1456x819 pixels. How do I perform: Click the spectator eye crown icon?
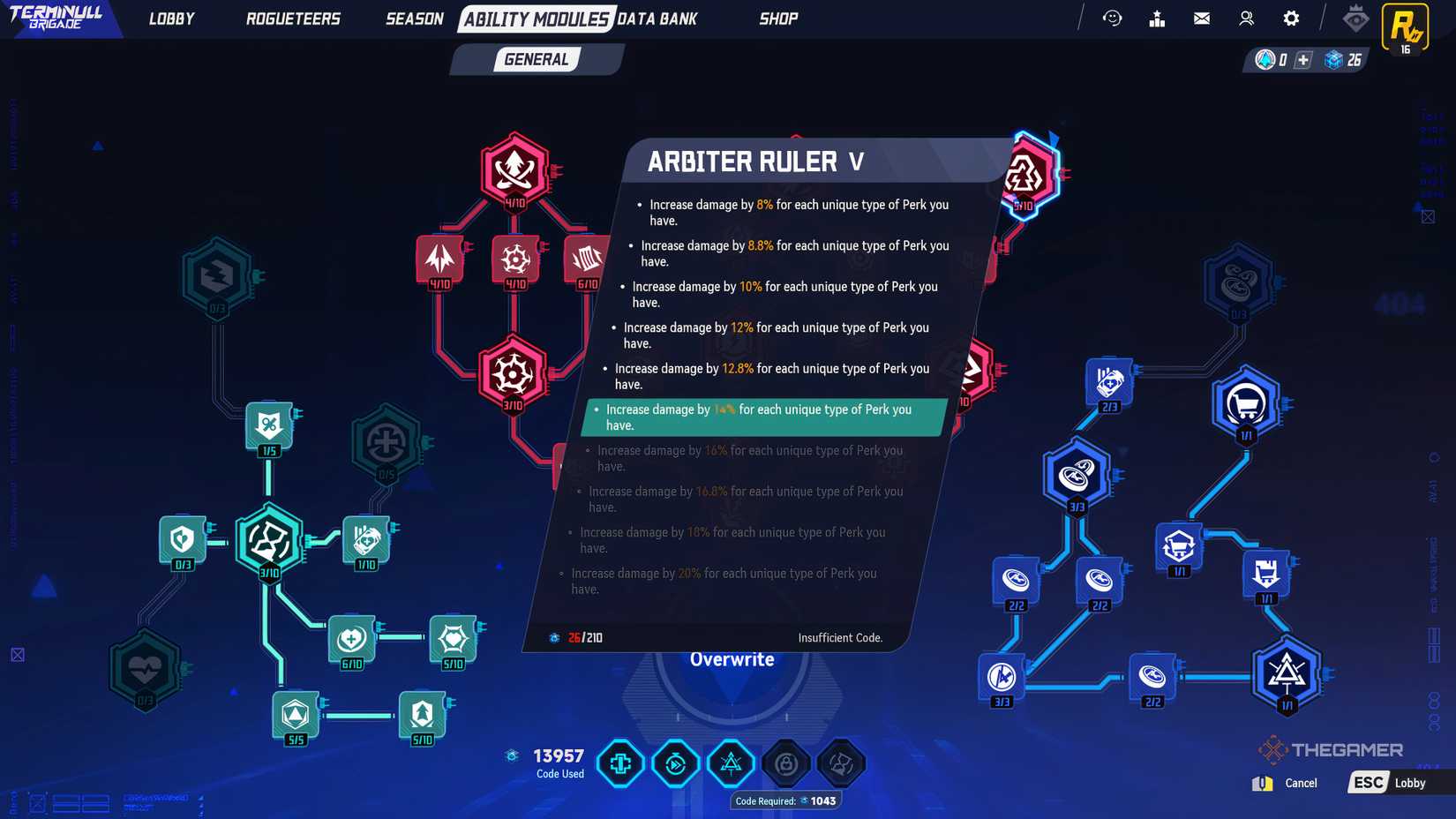tap(1355, 18)
